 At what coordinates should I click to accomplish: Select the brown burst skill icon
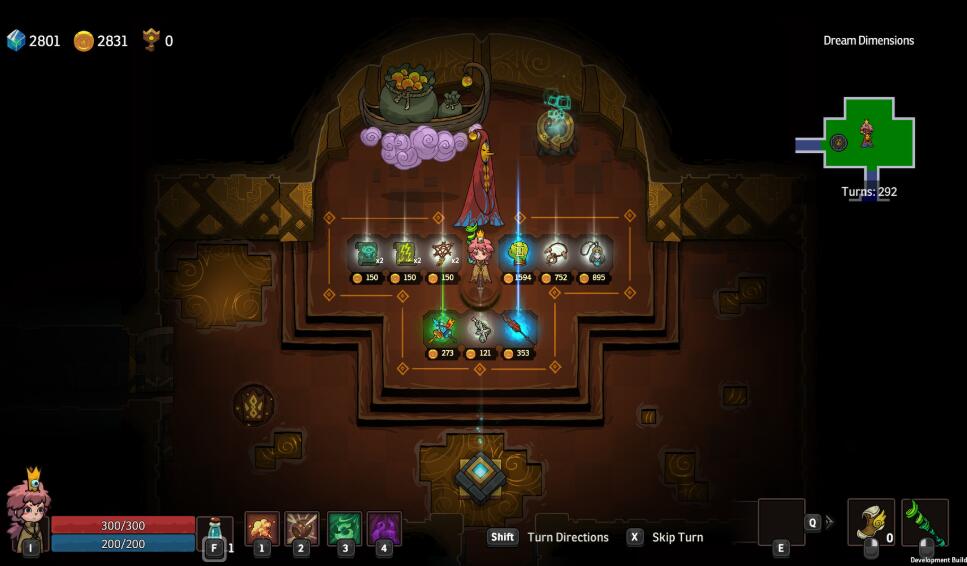[x=302, y=528]
